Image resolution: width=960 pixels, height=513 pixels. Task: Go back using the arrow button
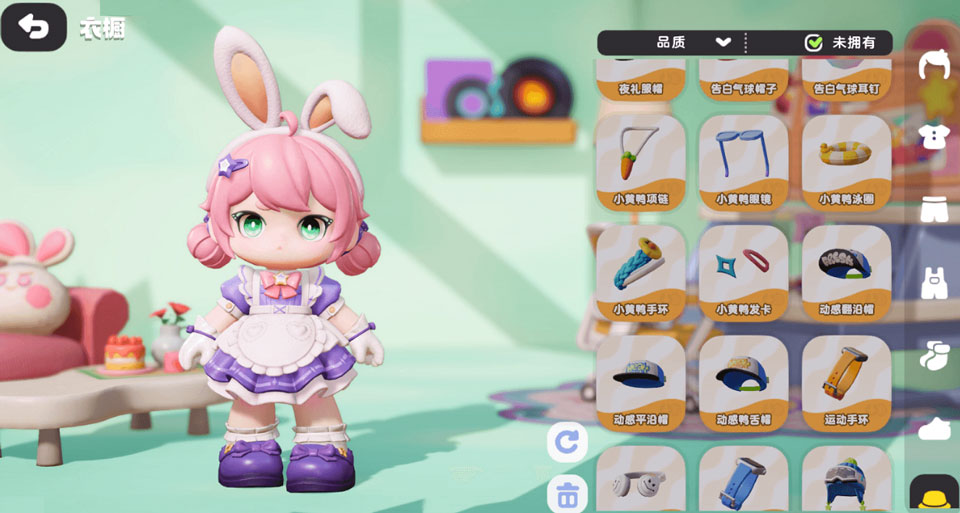pyautogui.click(x=34, y=28)
